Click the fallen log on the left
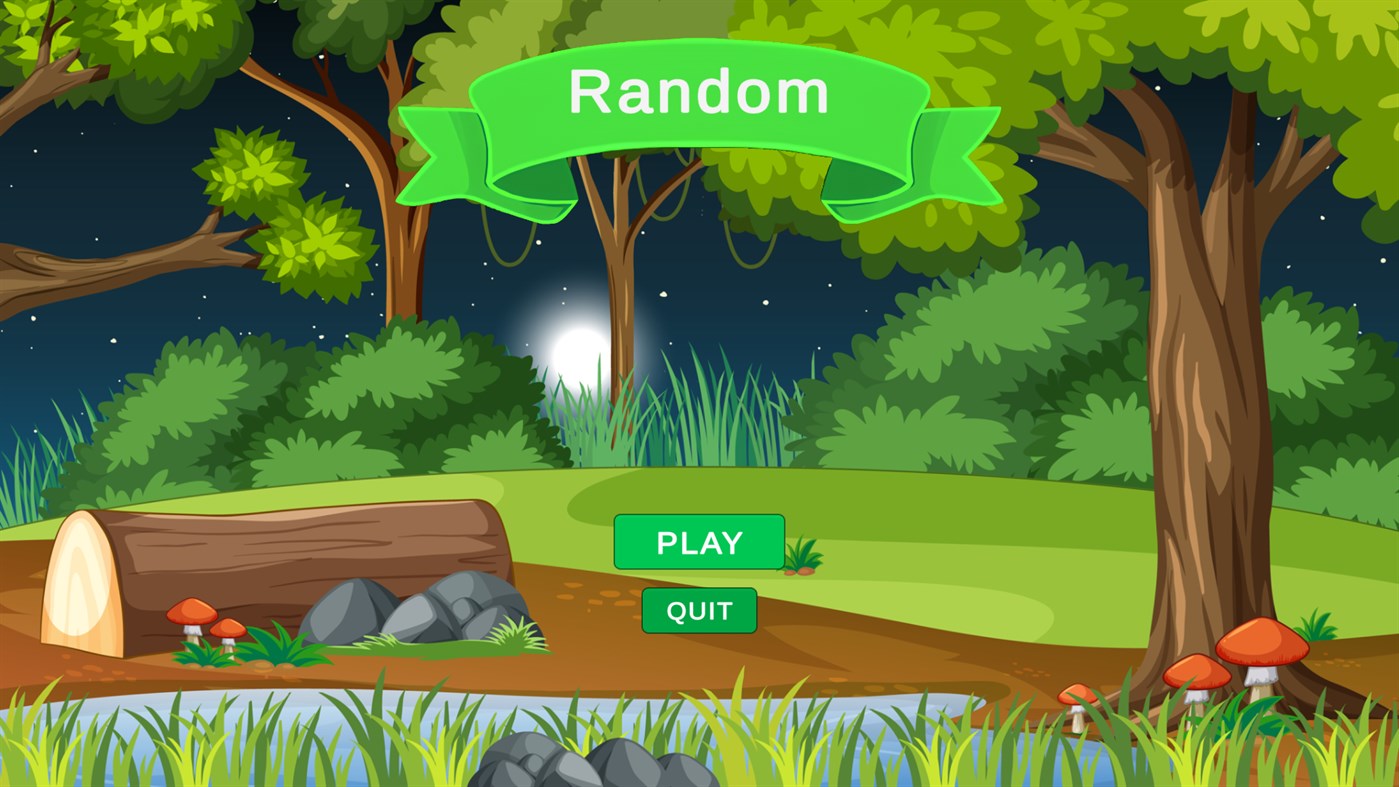Viewport: 1399px width, 787px height. coord(280,560)
